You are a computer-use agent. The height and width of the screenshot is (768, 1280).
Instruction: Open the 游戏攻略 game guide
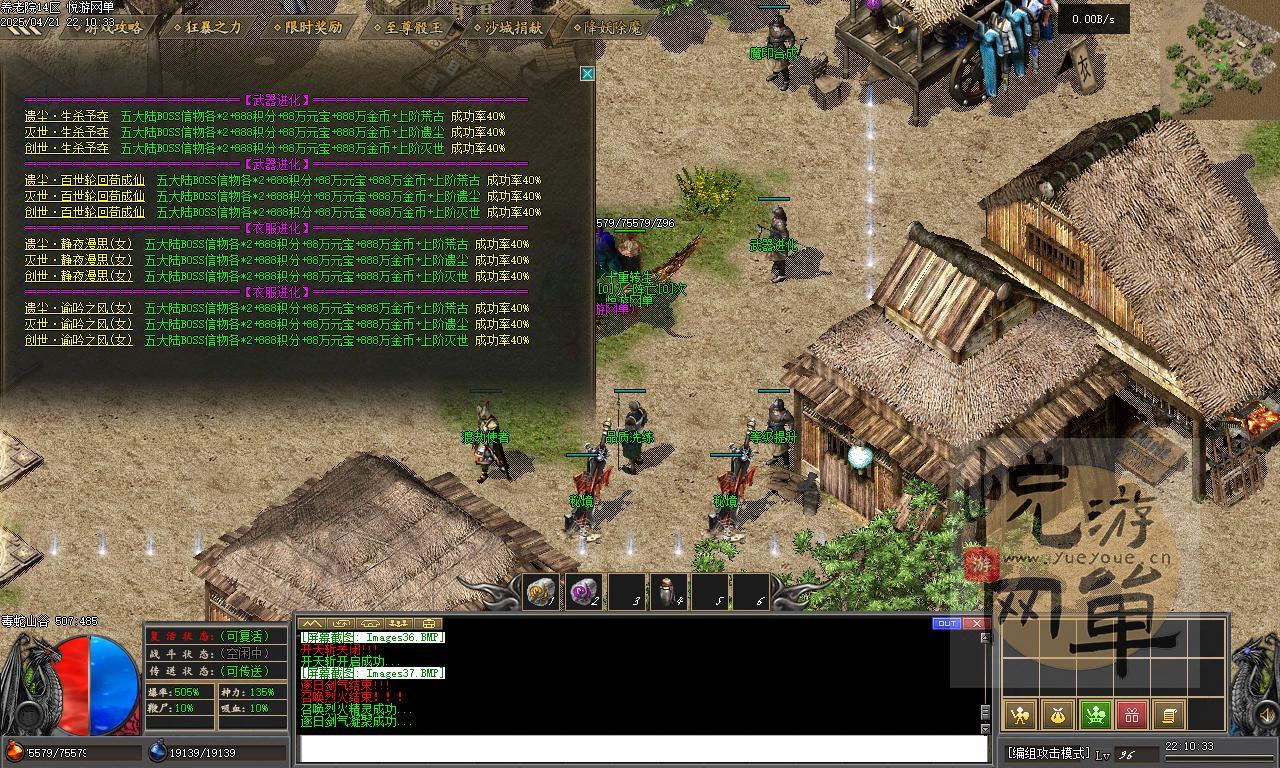click(x=109, y=27)
